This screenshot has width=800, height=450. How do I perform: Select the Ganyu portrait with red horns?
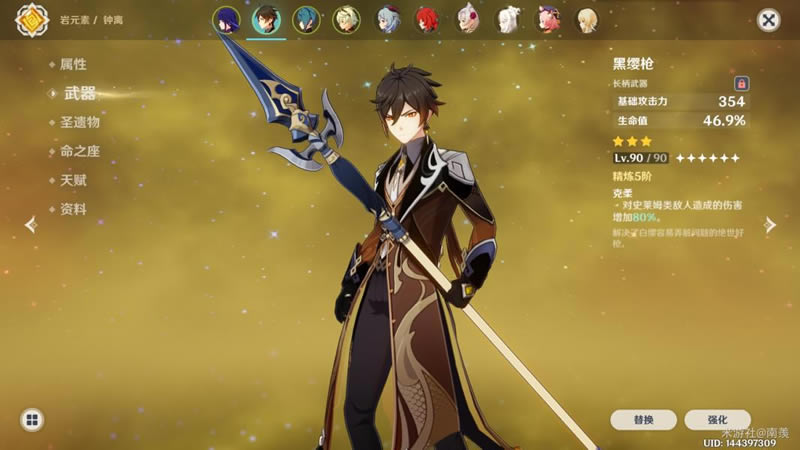[x=387, y=20]
